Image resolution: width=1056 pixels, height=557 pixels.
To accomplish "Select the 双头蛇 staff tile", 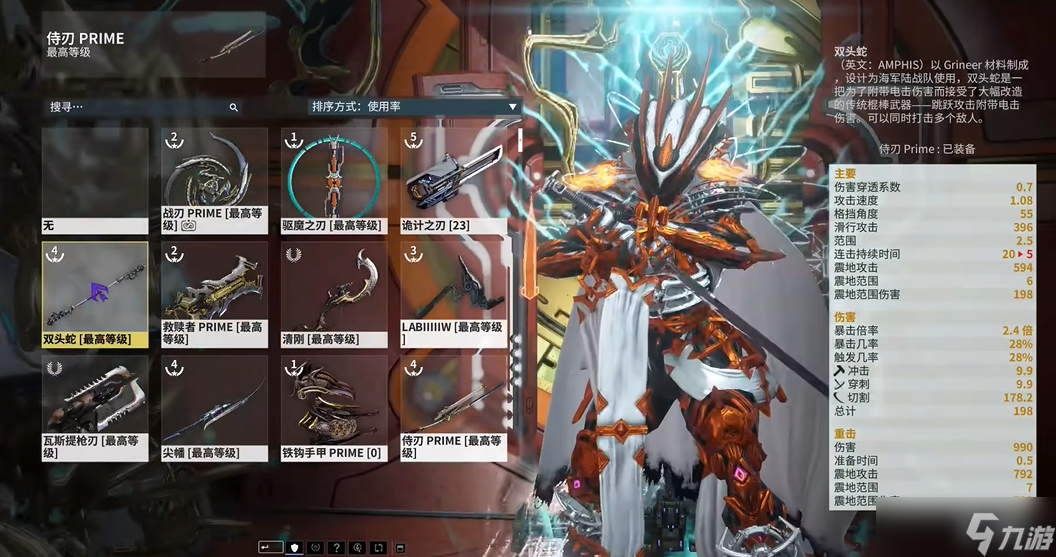I will click(95, 294).
